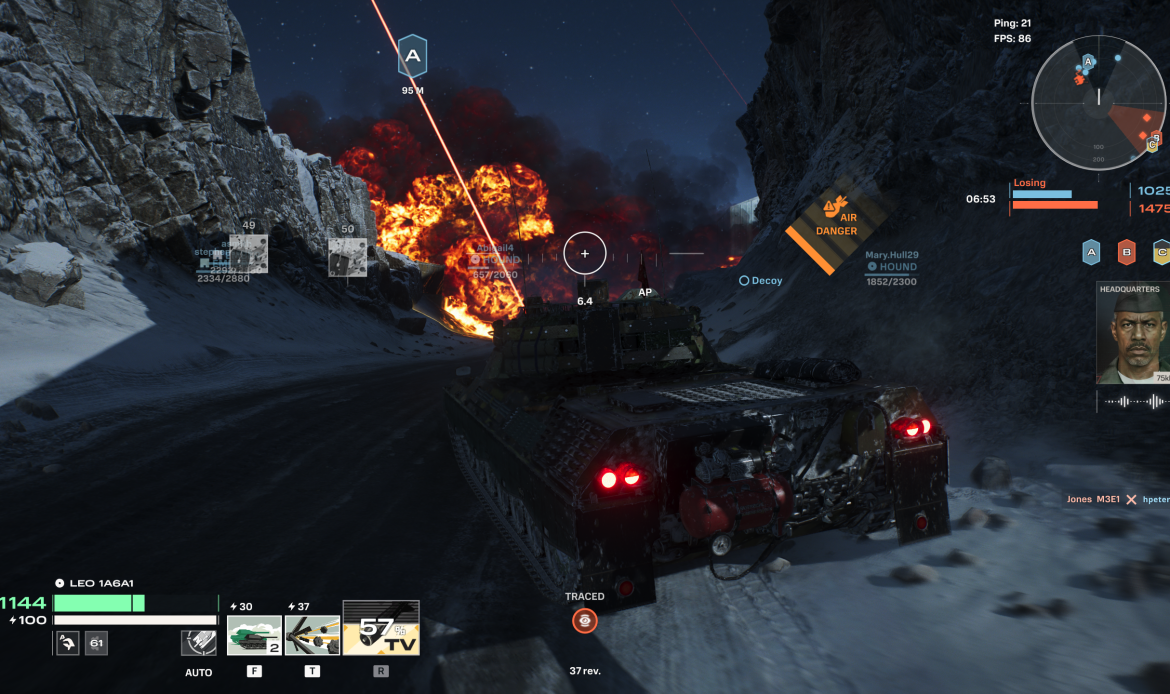Select capture point B status hexagon

[1126, 252]
